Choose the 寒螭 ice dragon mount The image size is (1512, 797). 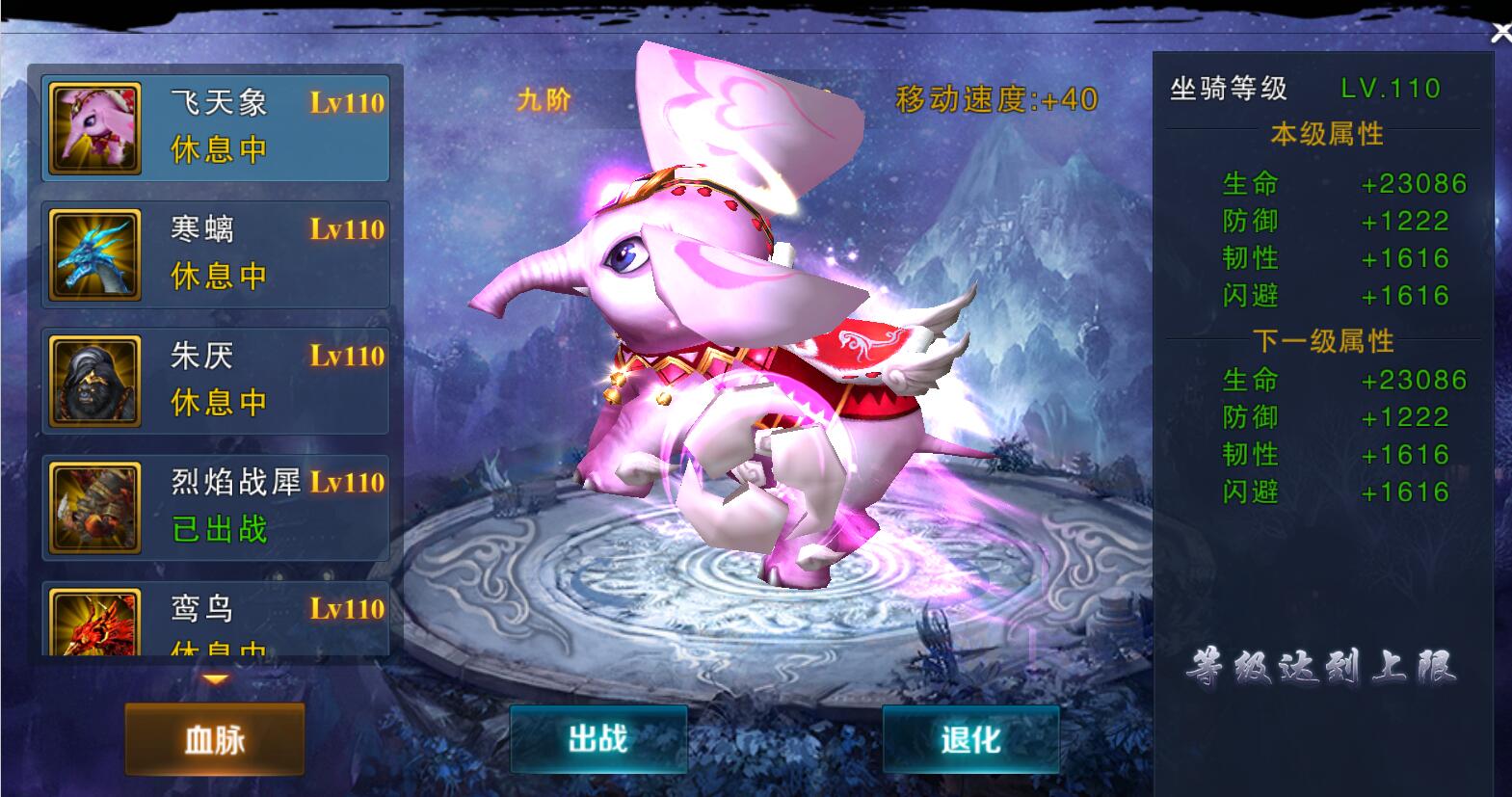pyautogui.click(x=216, y=255)
